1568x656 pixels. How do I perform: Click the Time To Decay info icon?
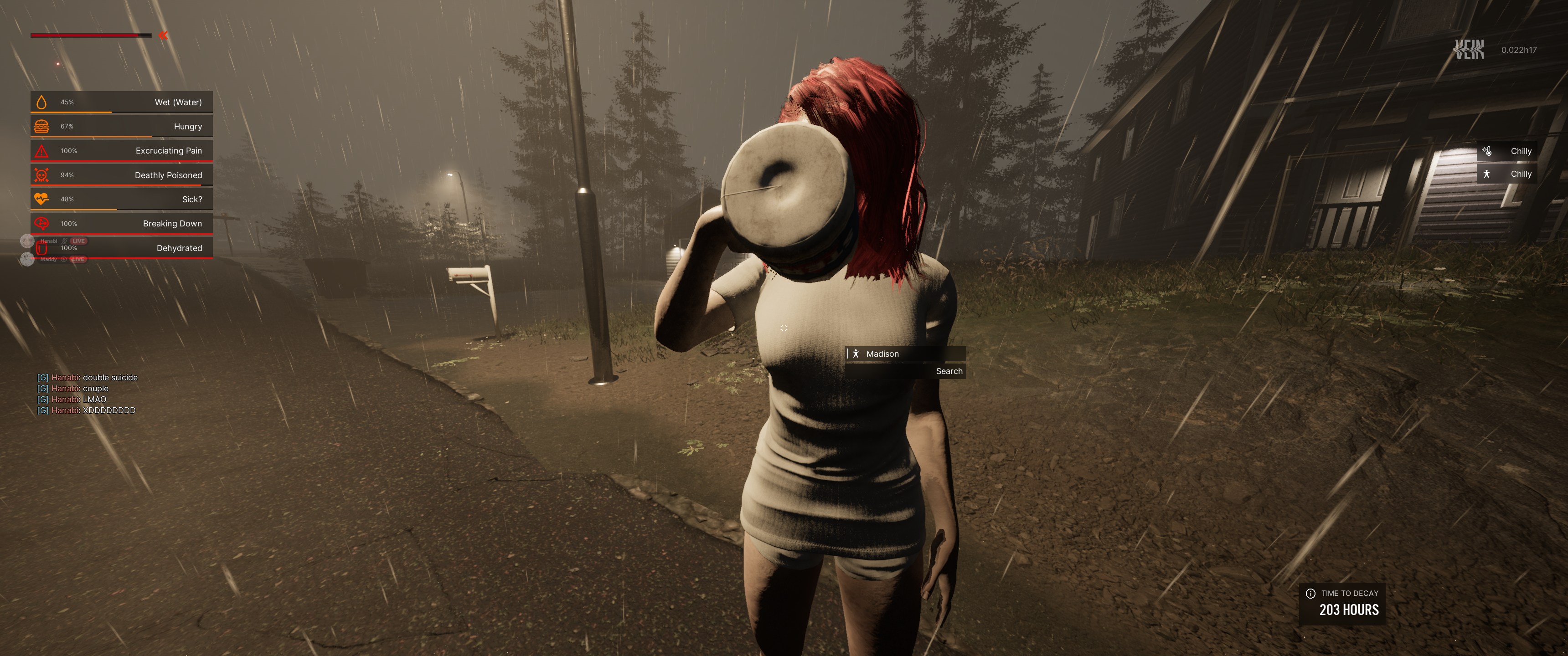point(1310,593)
